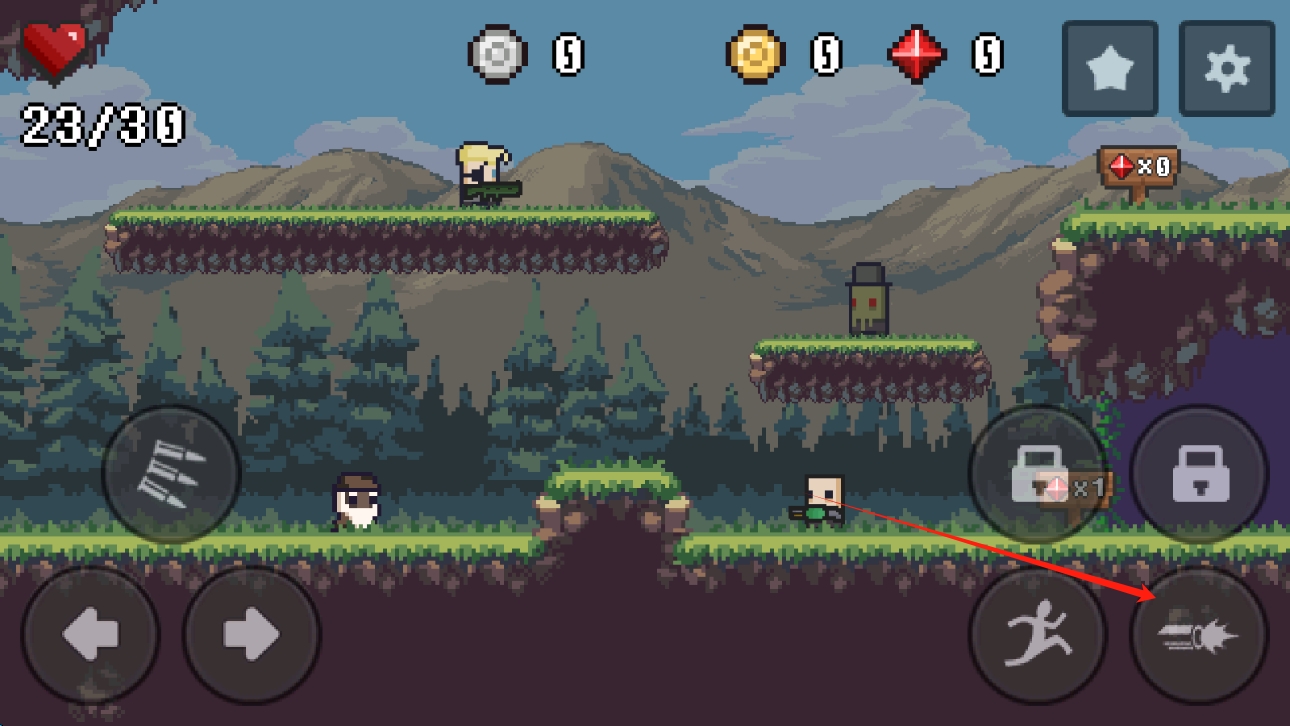Tap the three-bullets ammo button
The image size is (1290, 726).
pos(171,473)
